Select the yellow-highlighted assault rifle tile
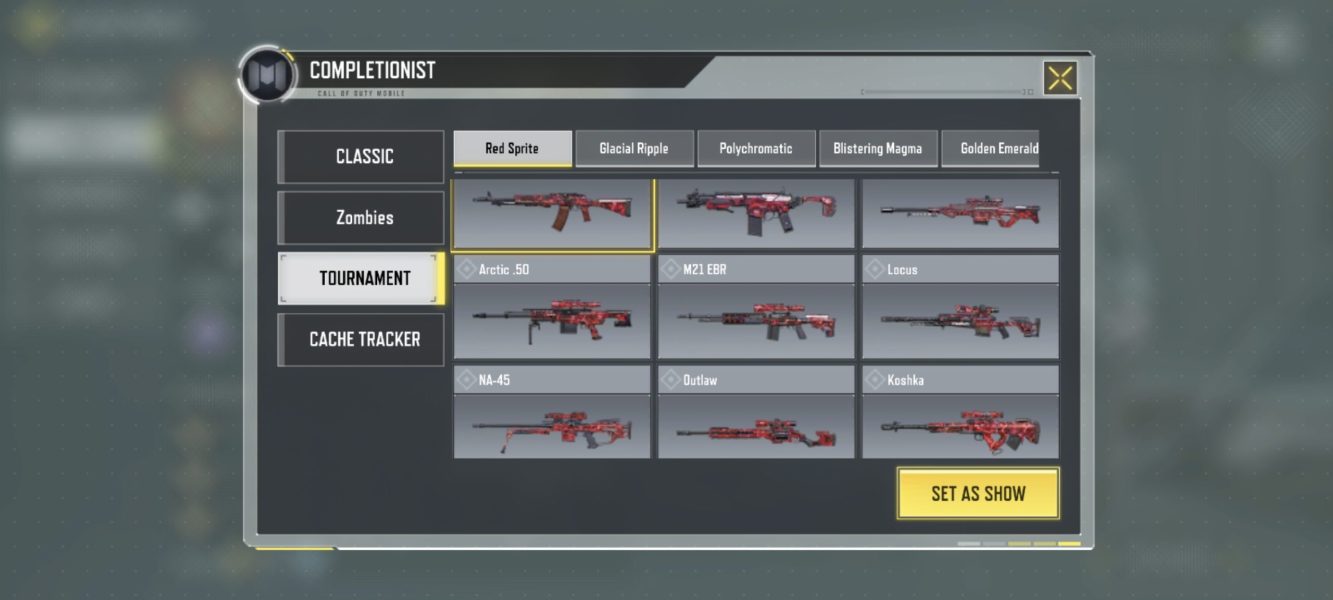This screenshot has height=600, width=1333. click(x=552, y=213)
